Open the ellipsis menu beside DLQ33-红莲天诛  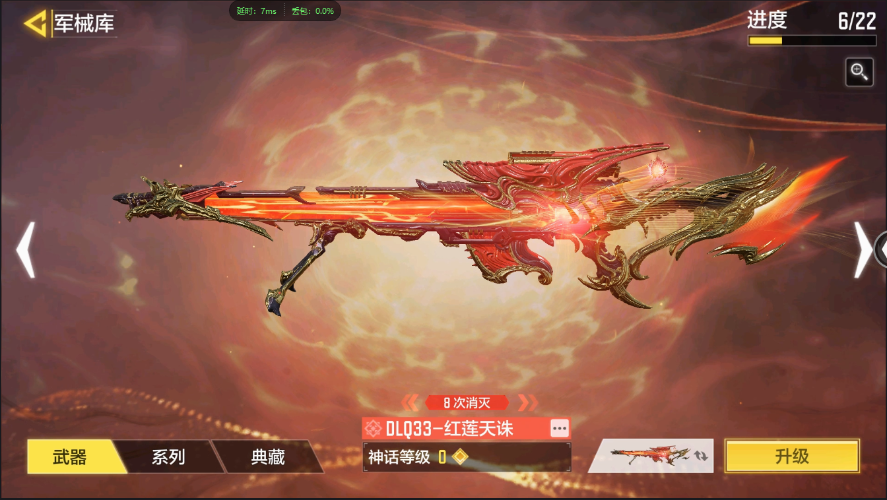(559, 428)
